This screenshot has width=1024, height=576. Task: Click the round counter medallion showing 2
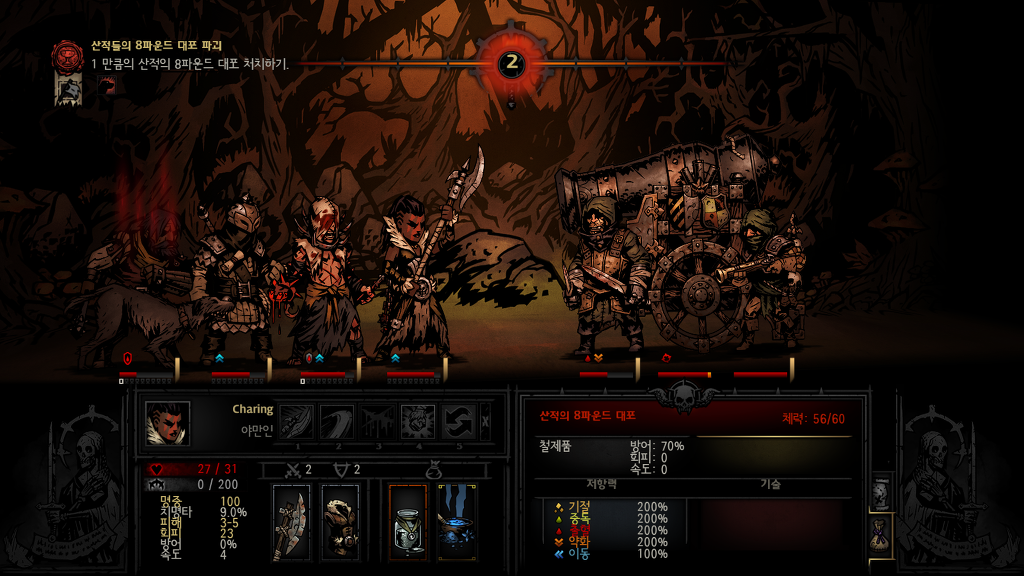[512, 63]
